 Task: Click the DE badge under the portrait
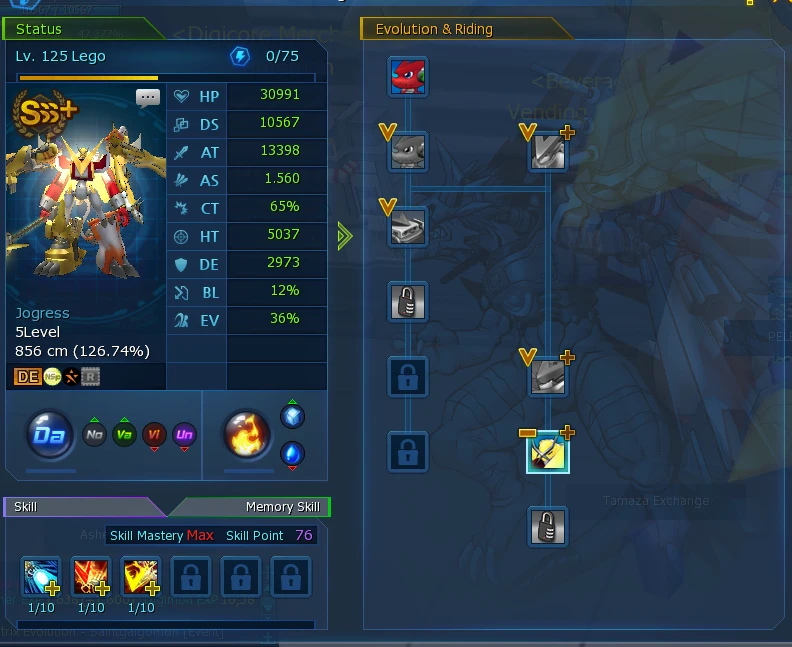(27, 376)
